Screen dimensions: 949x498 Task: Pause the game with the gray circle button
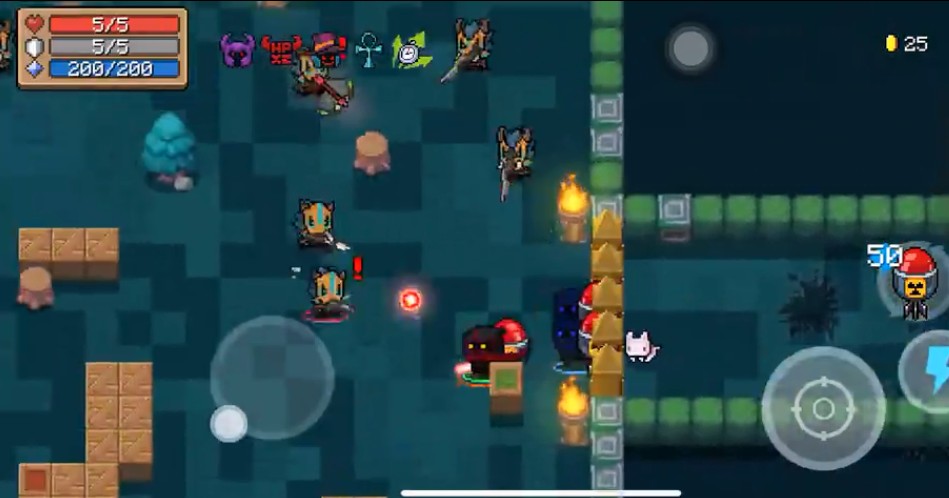[690, 48]
